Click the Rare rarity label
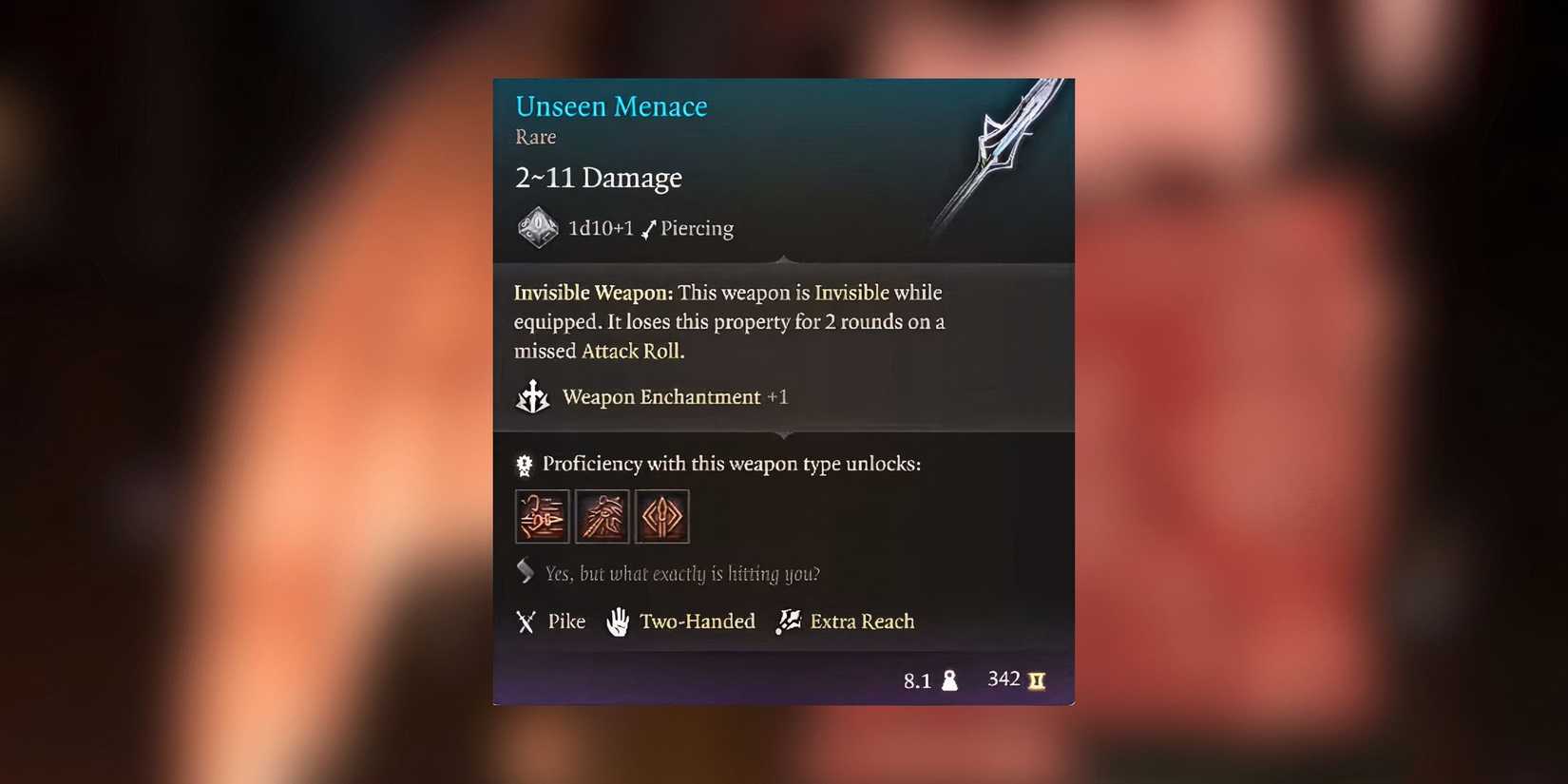1568x784 pixels. (x=535, y=137)
